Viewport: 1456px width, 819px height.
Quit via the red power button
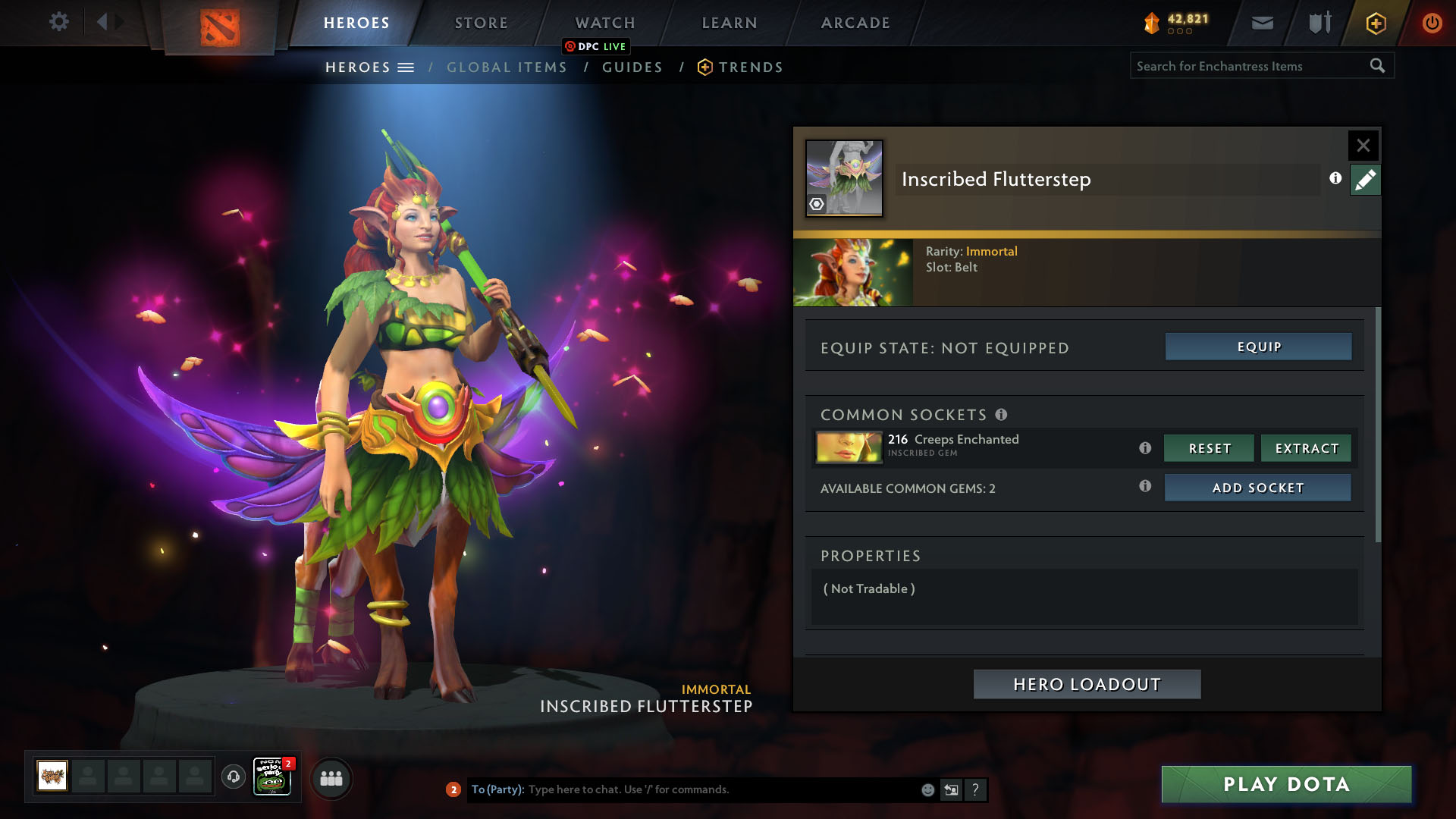pyautogui.click(x=1432, y=23)
